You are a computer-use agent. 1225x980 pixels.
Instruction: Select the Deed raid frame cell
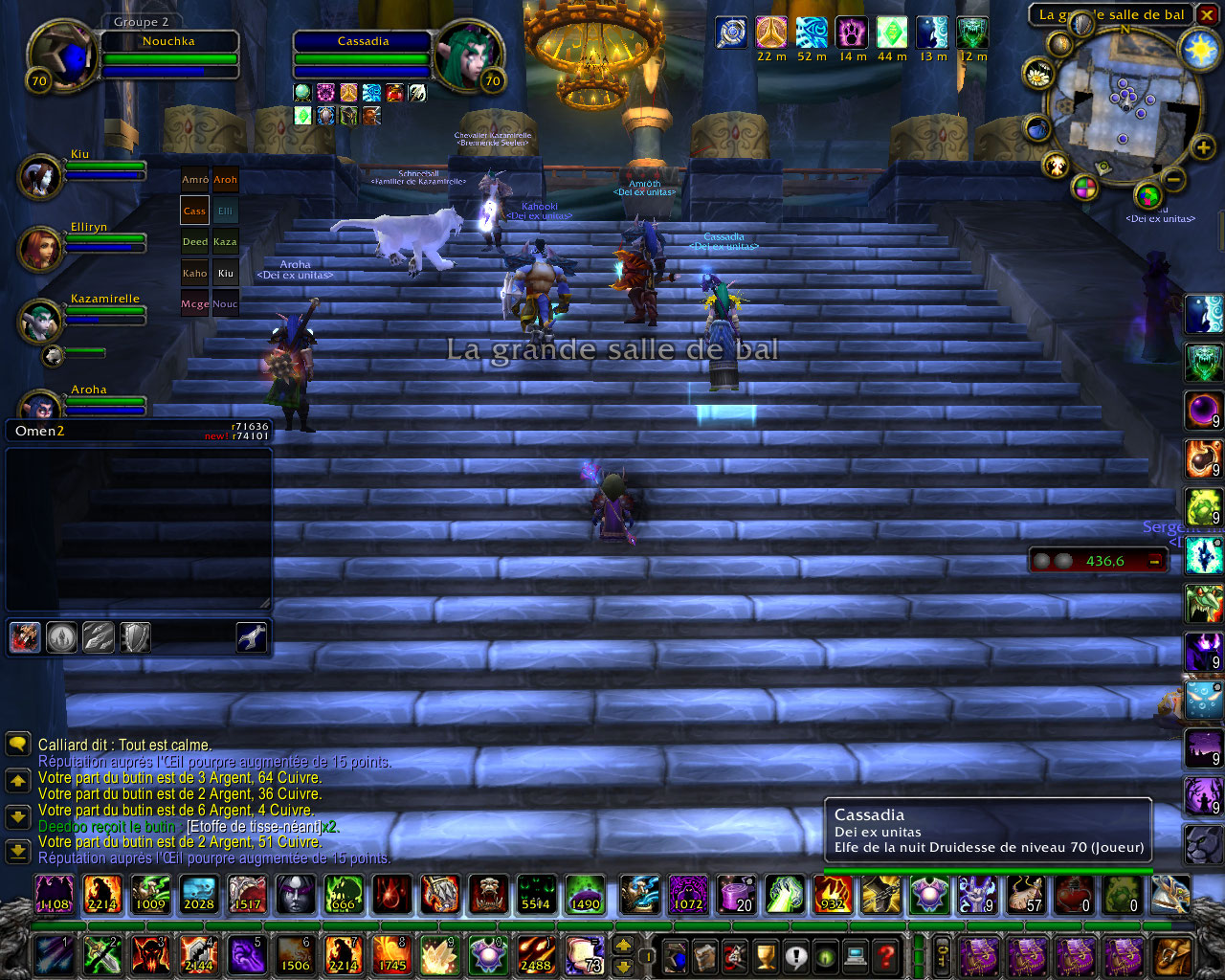click(194, 242)
